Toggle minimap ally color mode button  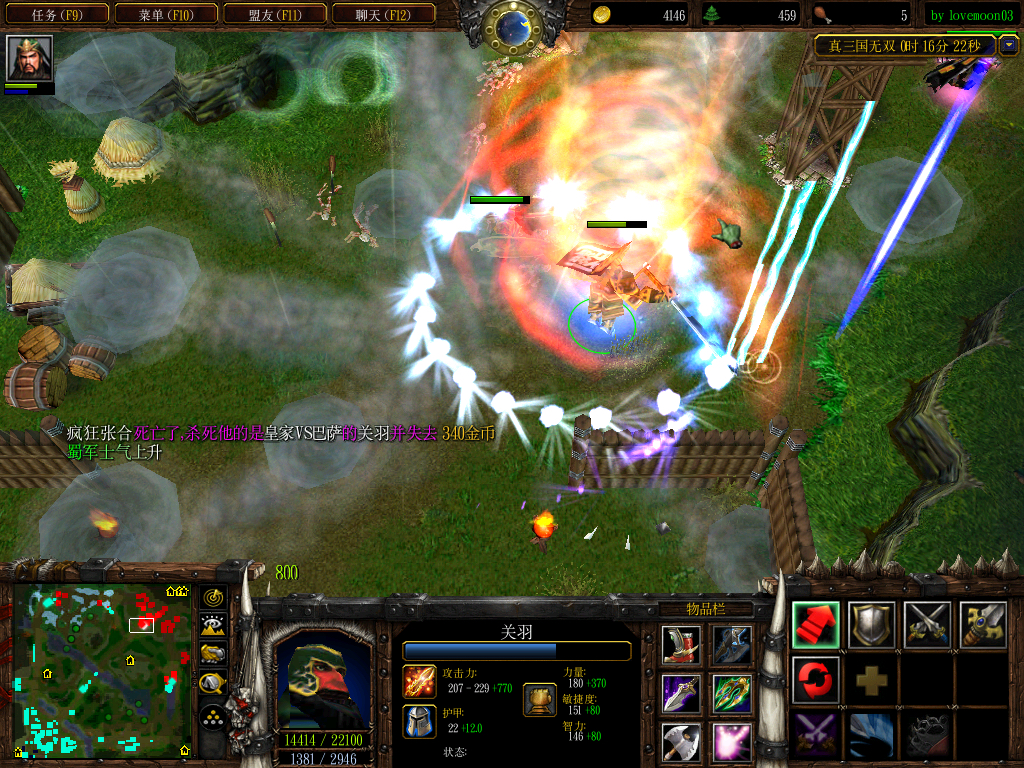pos(212,655)
